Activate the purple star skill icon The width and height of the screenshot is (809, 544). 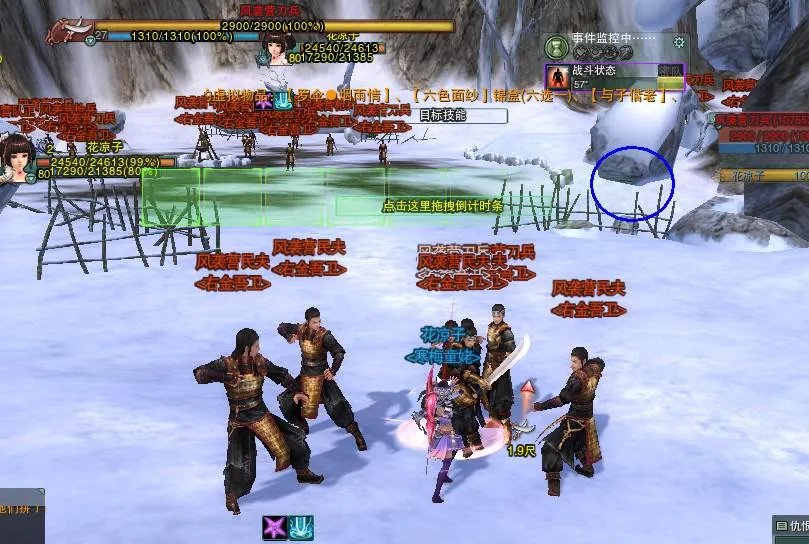[275, 529]
